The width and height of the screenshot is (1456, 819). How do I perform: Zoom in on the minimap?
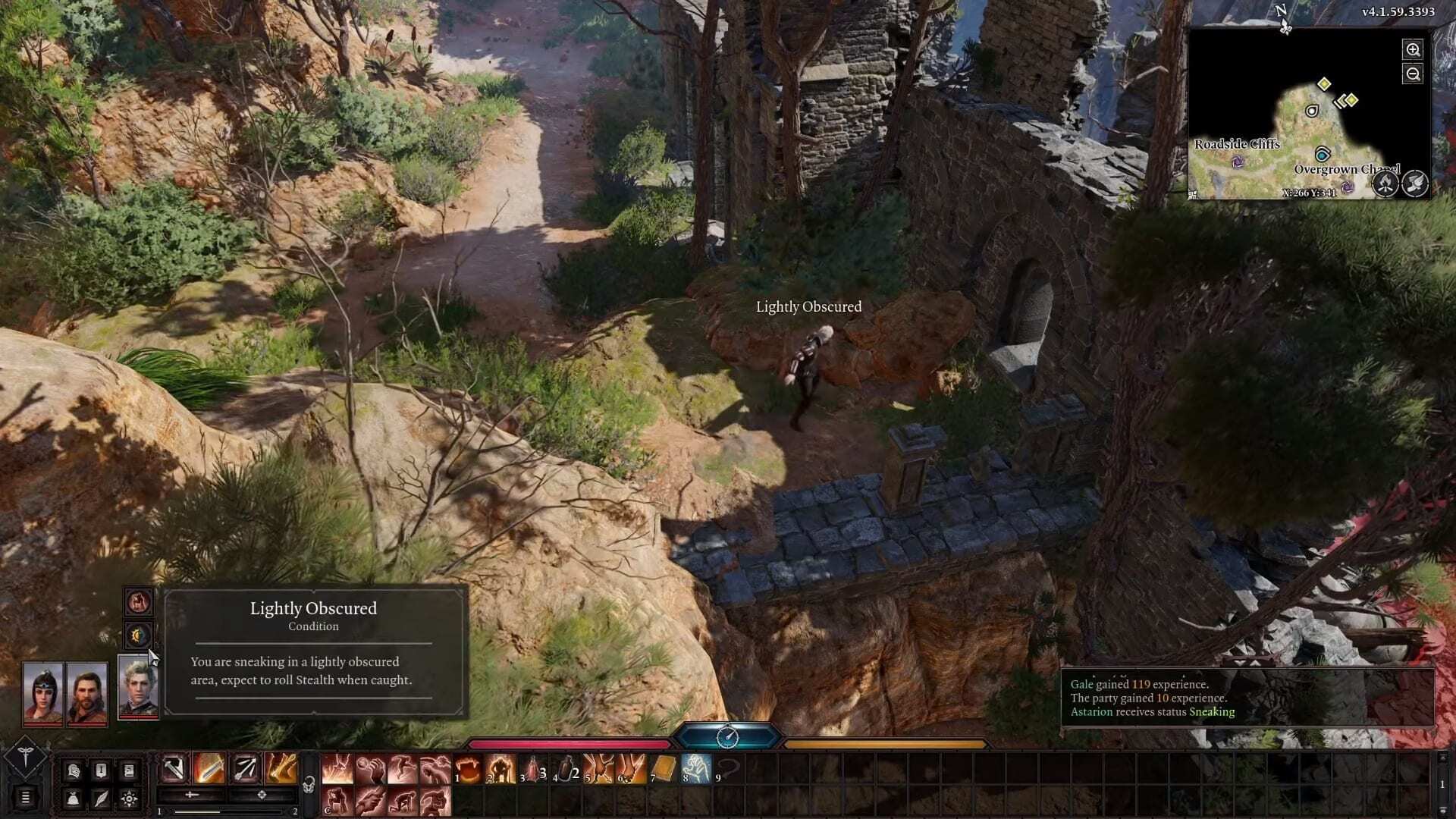click(x=1413, y=50)
